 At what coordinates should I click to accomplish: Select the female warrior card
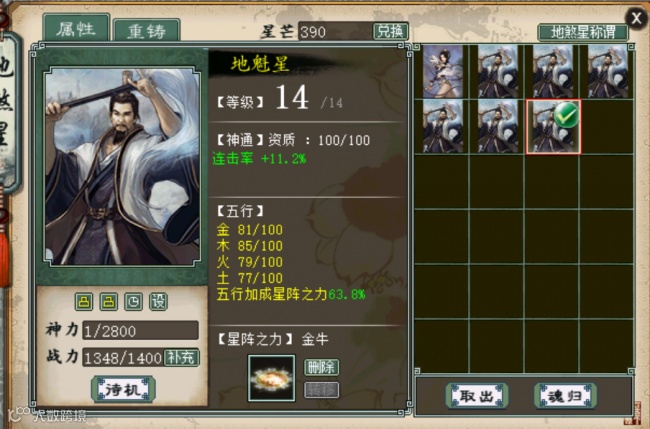click(443, 70)
